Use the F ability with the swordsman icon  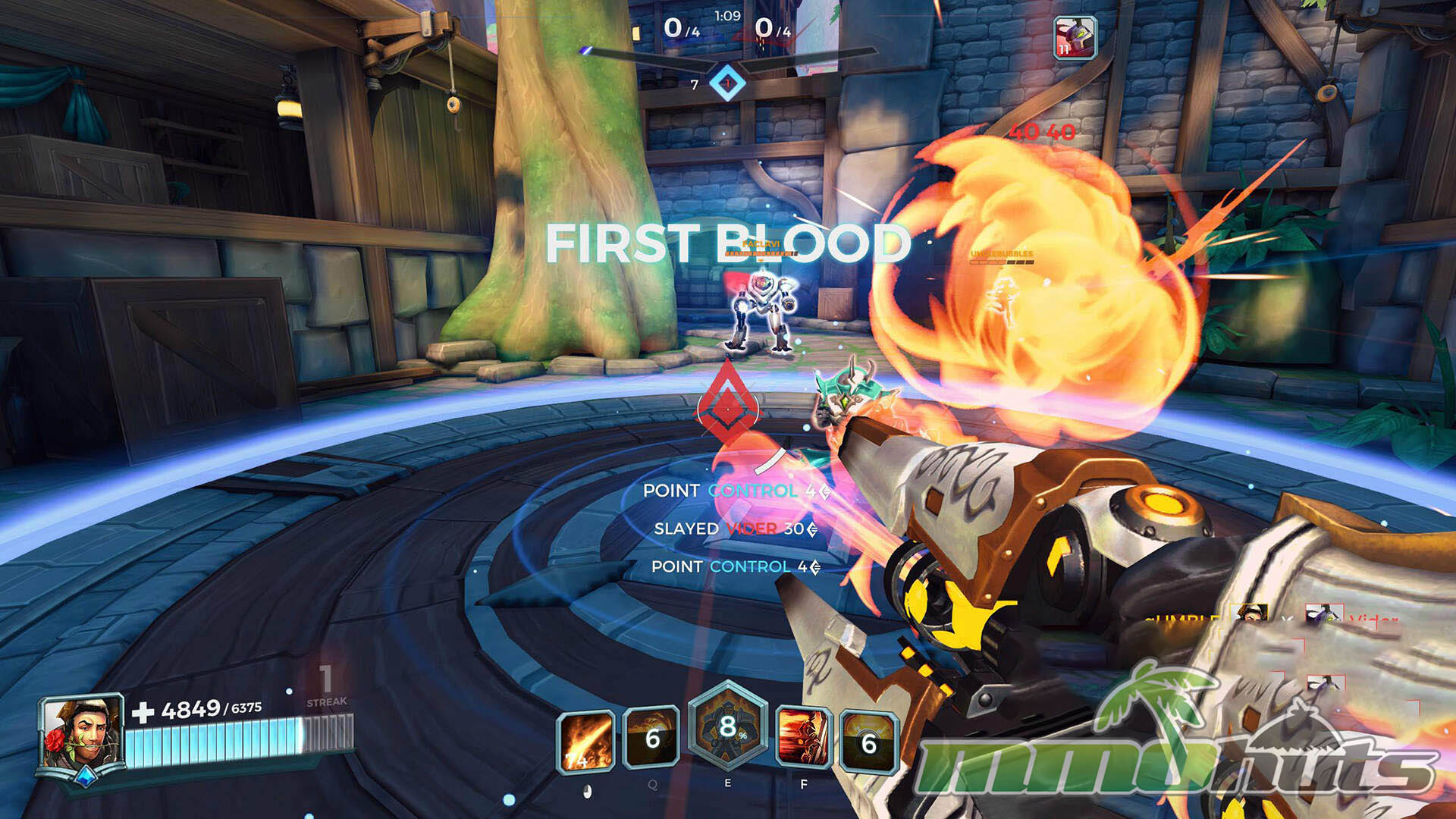[x=803, y=737]
